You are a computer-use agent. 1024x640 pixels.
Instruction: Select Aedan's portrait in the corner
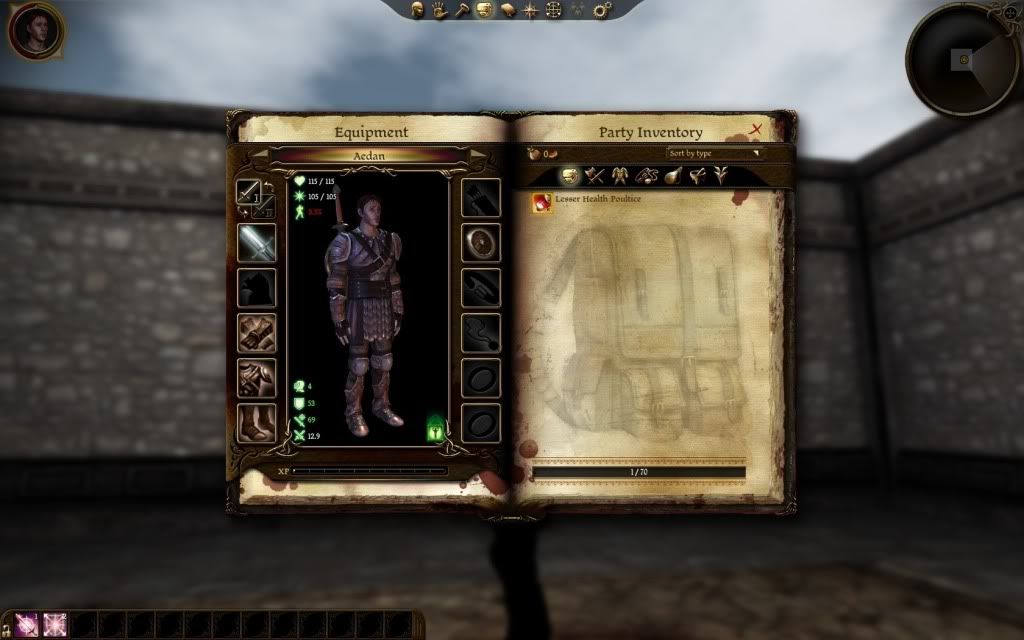pyautogui.click(x=36, y=31)
